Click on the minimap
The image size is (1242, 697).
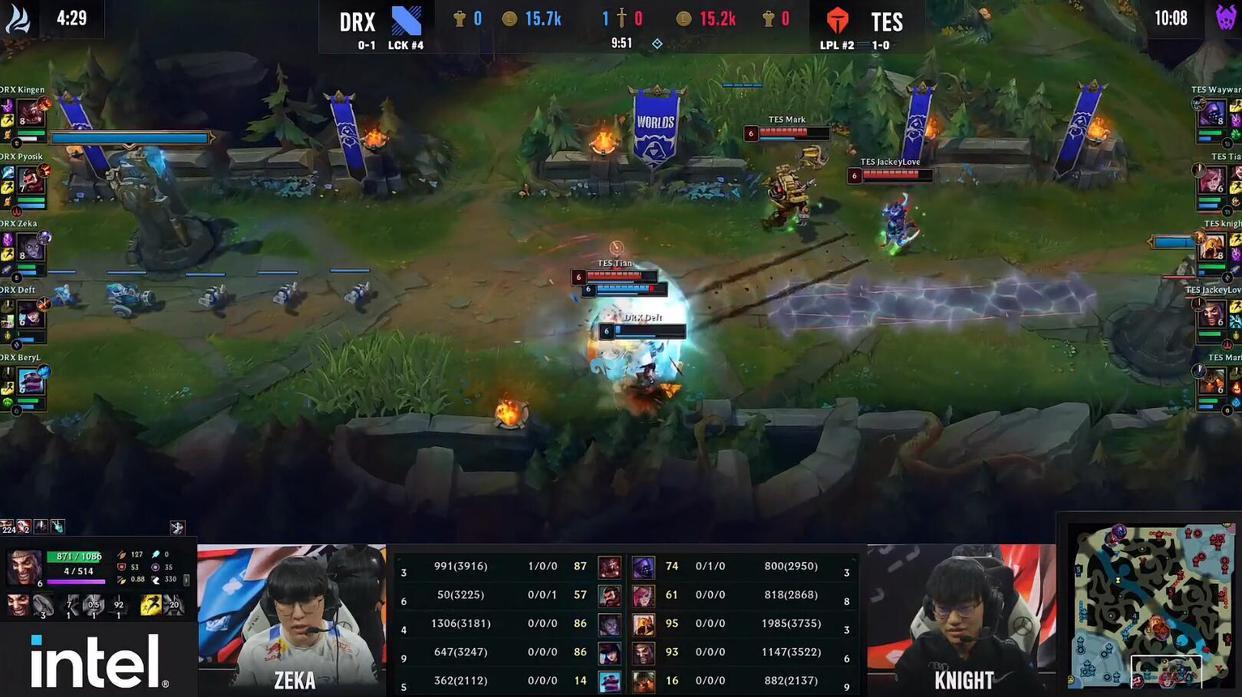pos(1149,606)
